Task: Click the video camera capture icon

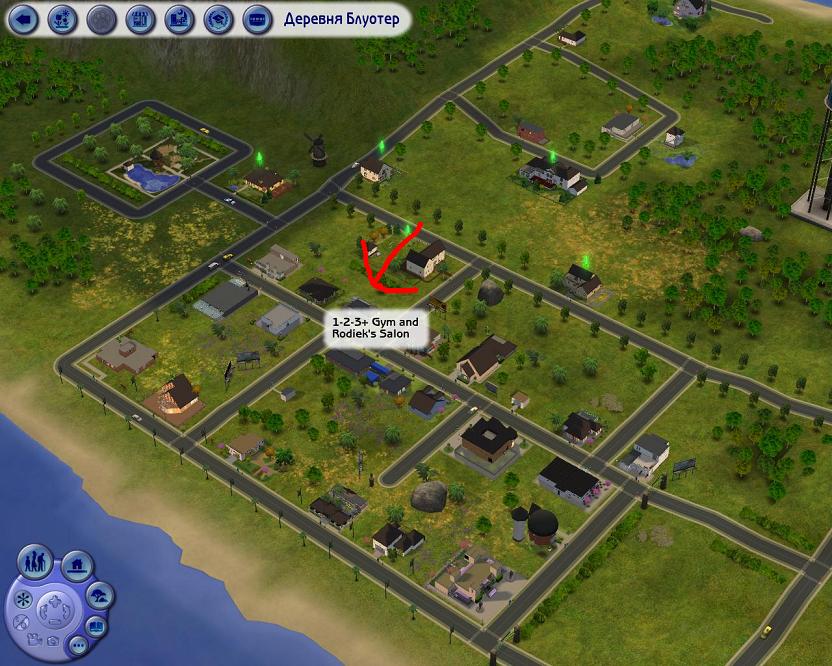Action: click(x=35, y=639)
